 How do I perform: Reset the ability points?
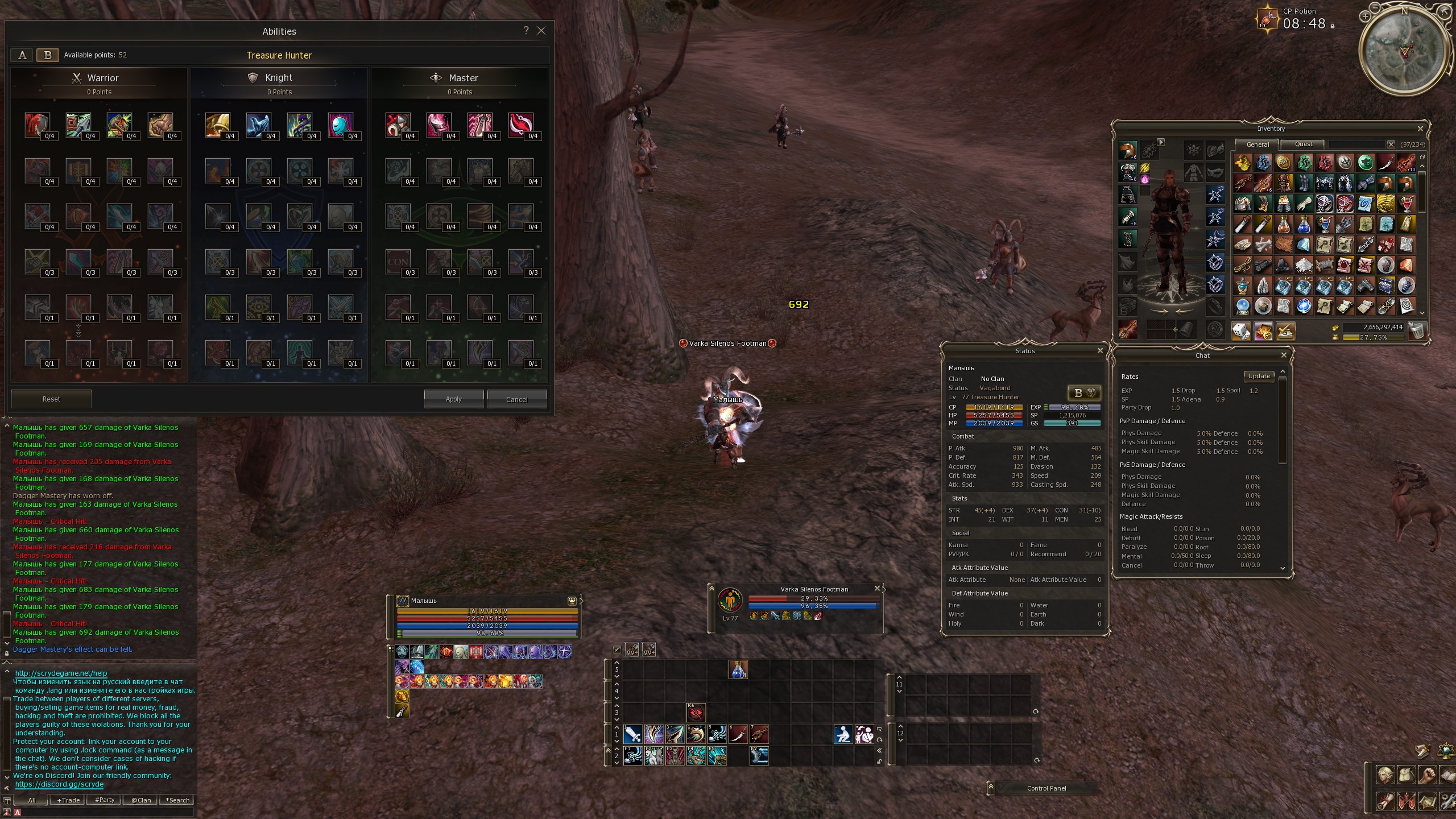tap(51, 399)
